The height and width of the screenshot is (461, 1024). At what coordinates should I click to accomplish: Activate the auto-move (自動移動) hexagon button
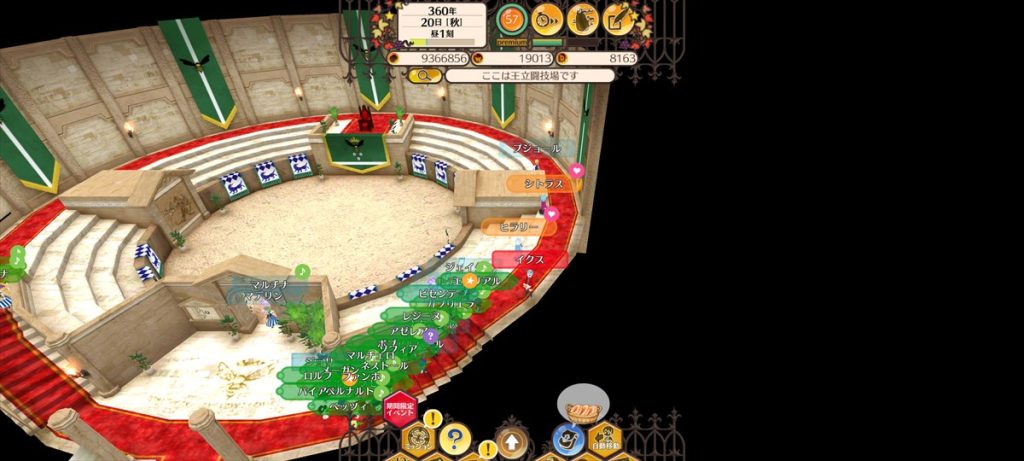605,438
